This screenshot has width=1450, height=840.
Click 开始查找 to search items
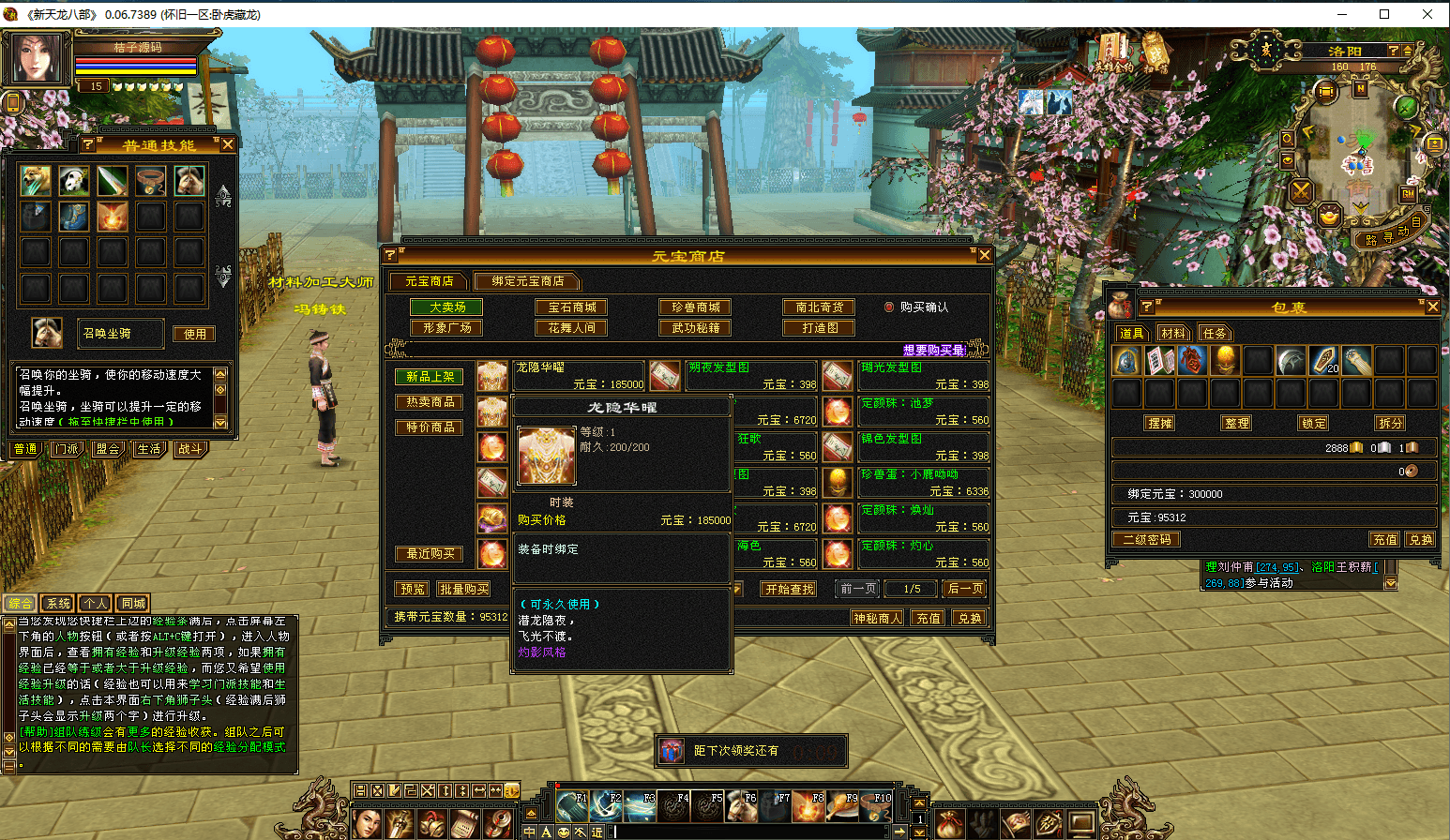coord(790,590)
